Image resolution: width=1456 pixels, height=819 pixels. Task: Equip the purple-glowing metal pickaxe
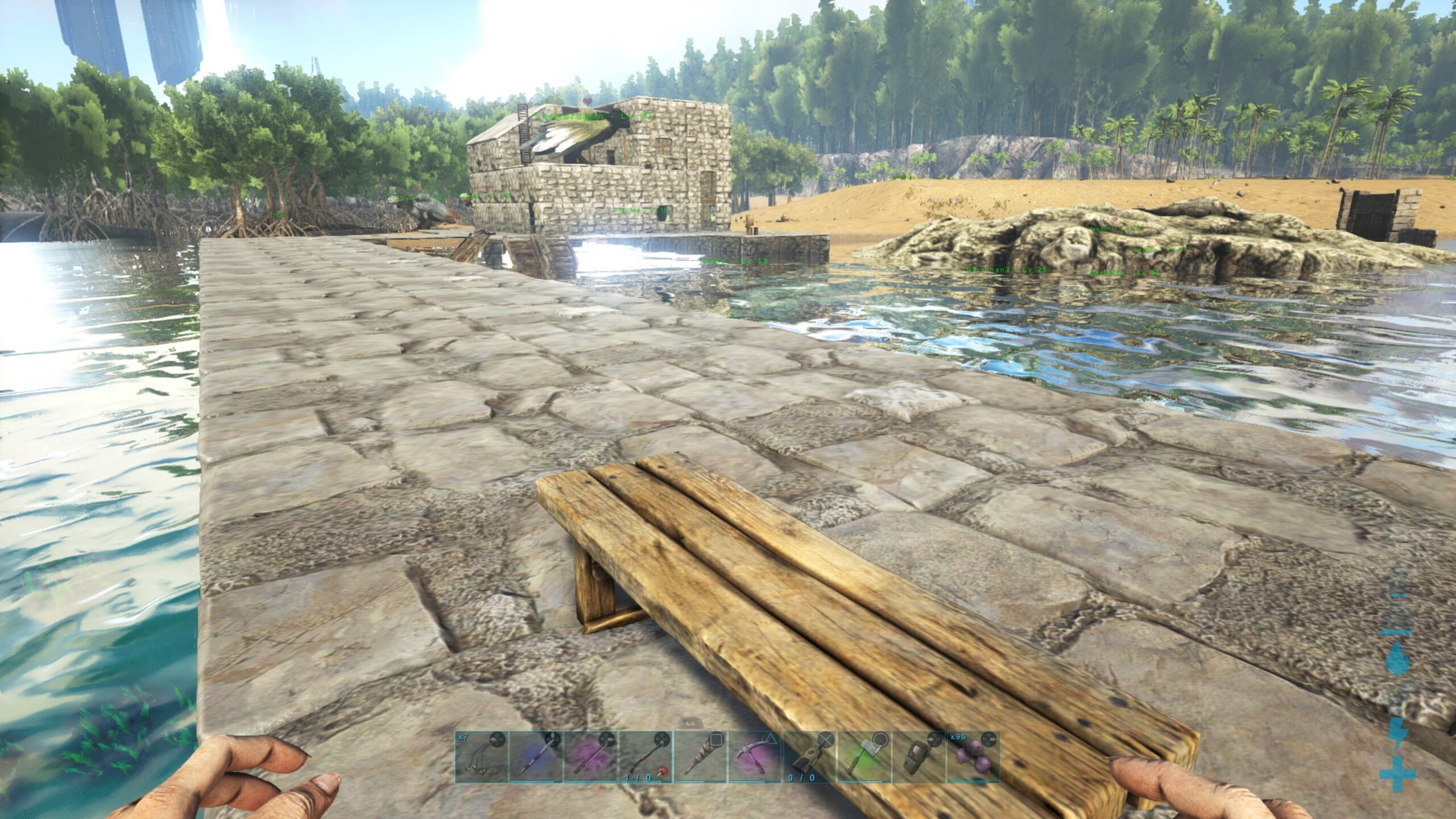754,757
